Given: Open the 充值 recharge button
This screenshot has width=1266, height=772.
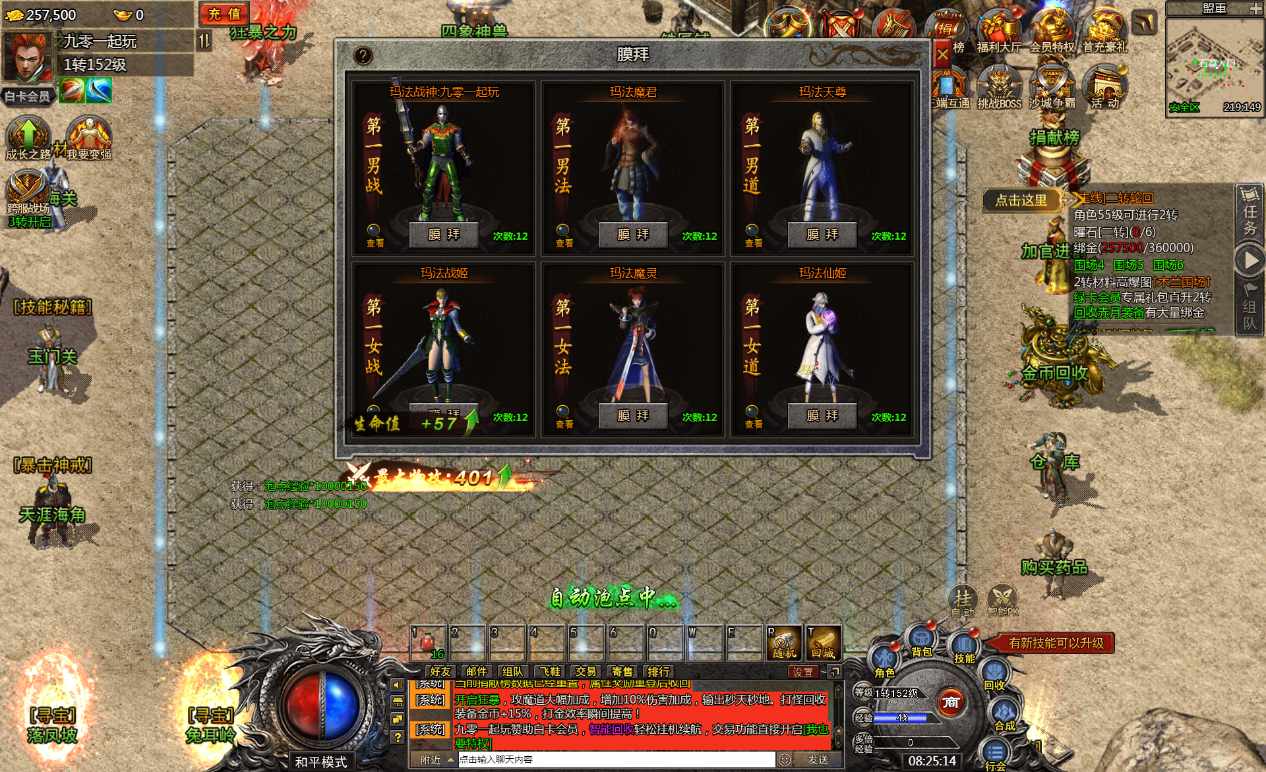Looking at the screenshot, I should point(225,14).
